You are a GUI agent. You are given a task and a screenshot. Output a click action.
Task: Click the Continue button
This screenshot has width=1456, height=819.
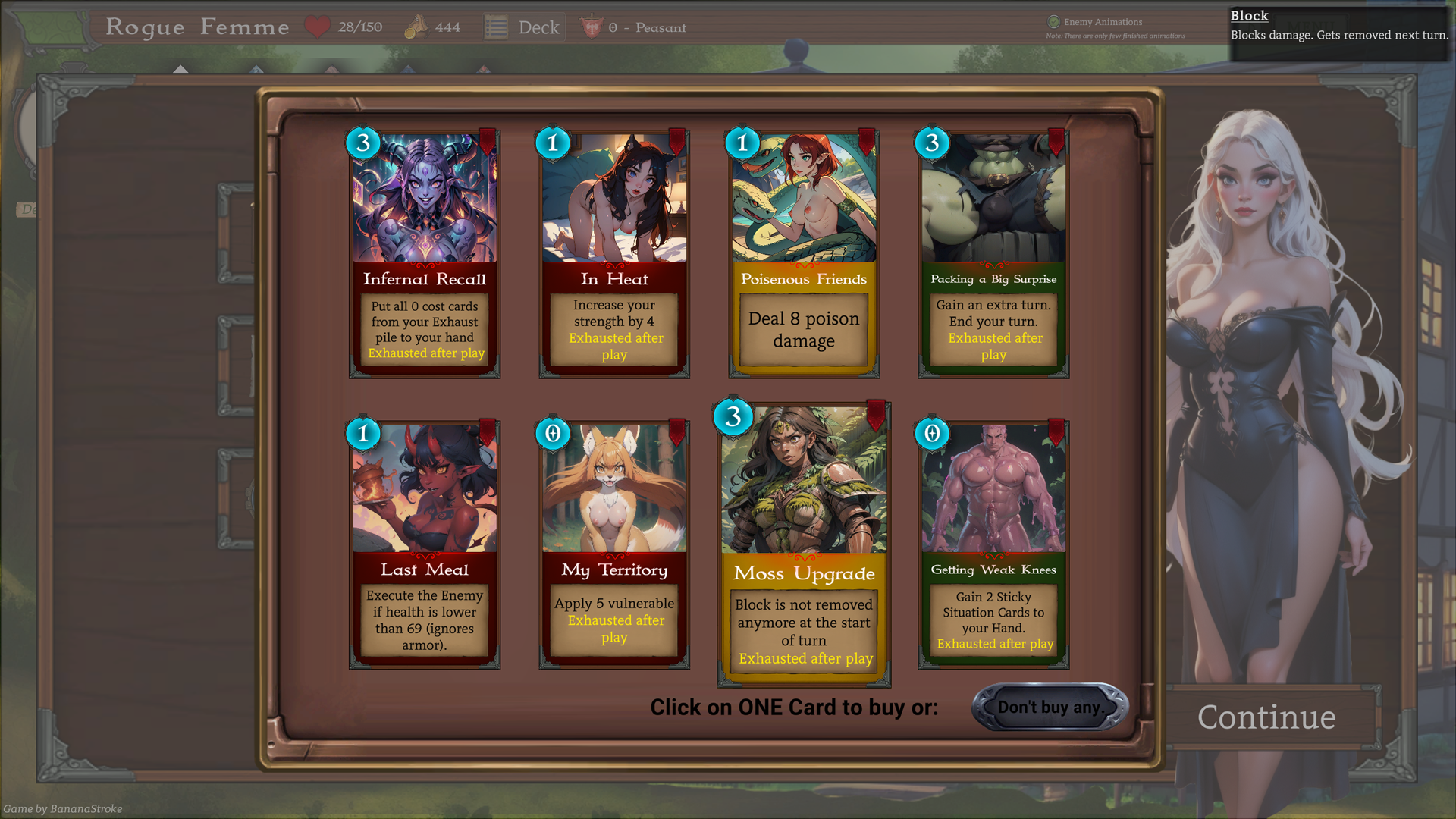coord(1267,717)
